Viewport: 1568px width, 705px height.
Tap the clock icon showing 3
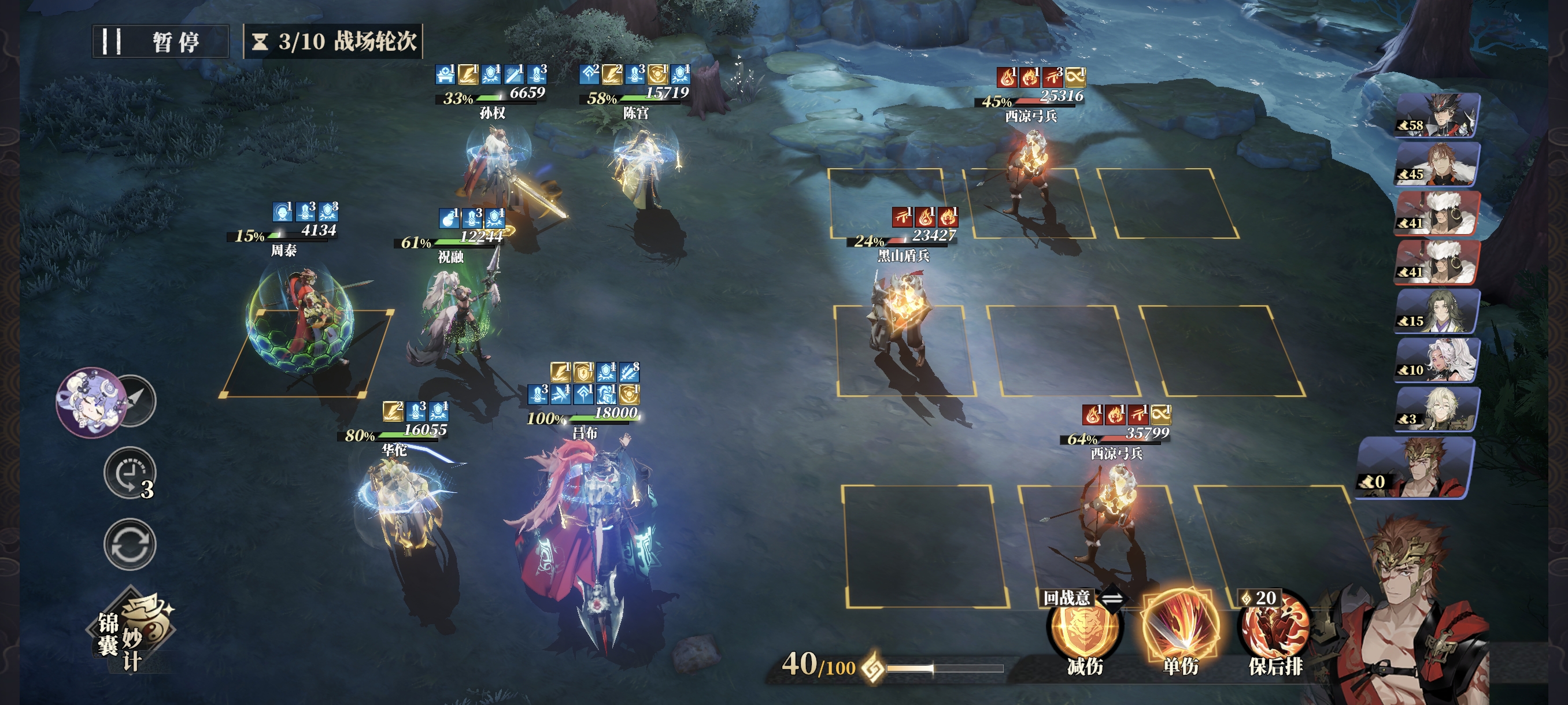click(130, 473)
